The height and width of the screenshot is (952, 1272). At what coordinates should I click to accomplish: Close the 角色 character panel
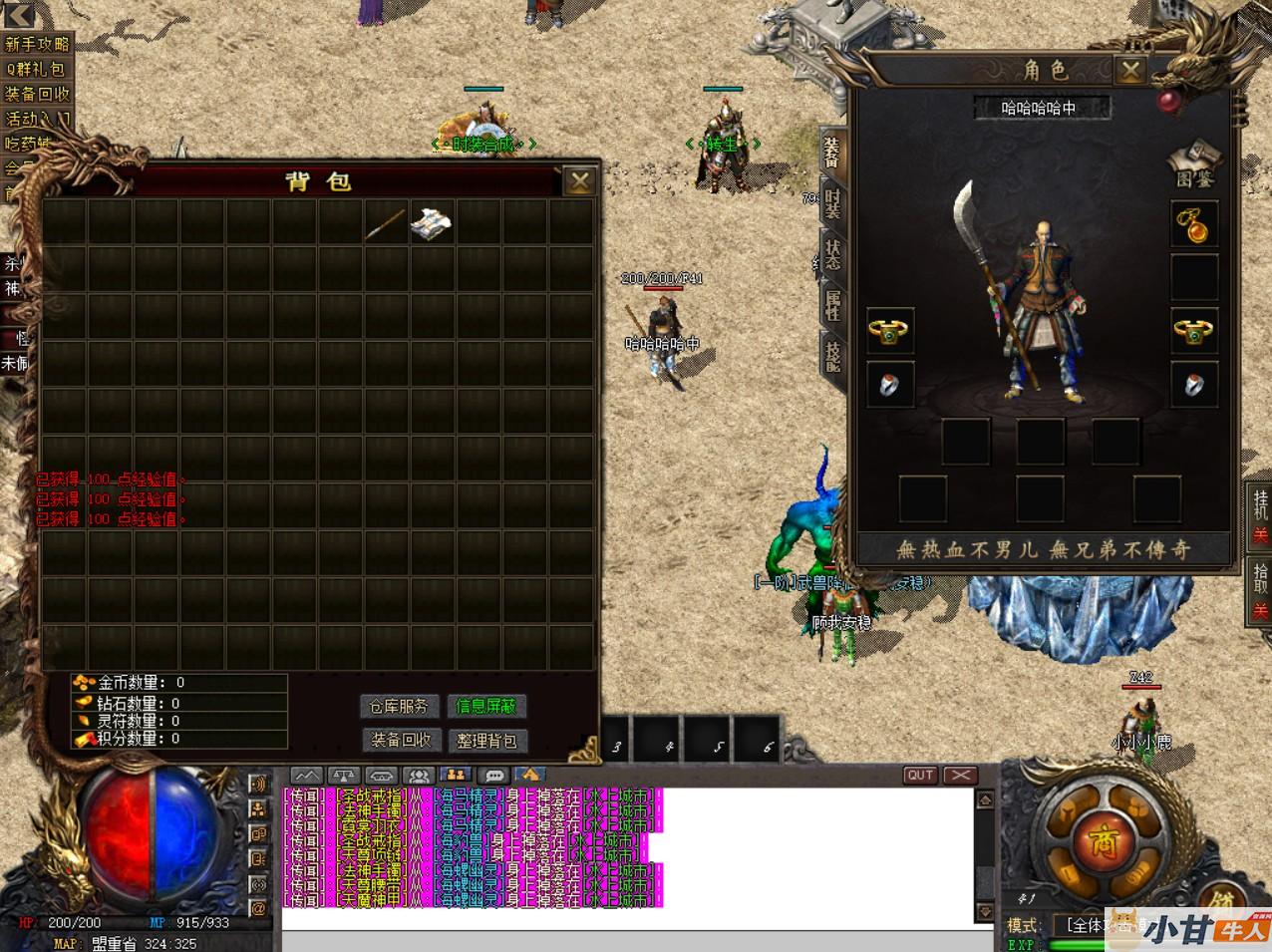pos(1129,70)
